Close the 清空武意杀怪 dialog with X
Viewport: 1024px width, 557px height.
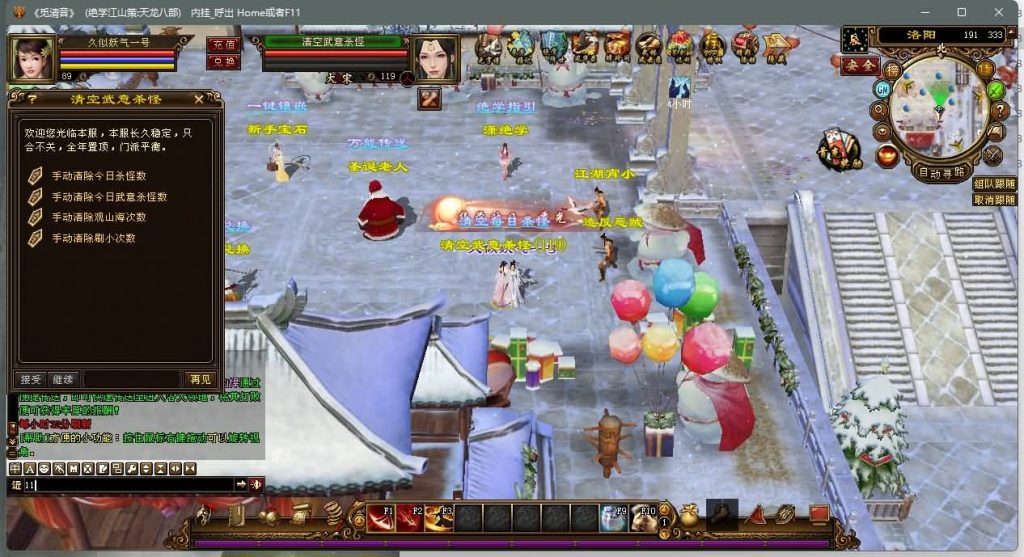(198, 99)
